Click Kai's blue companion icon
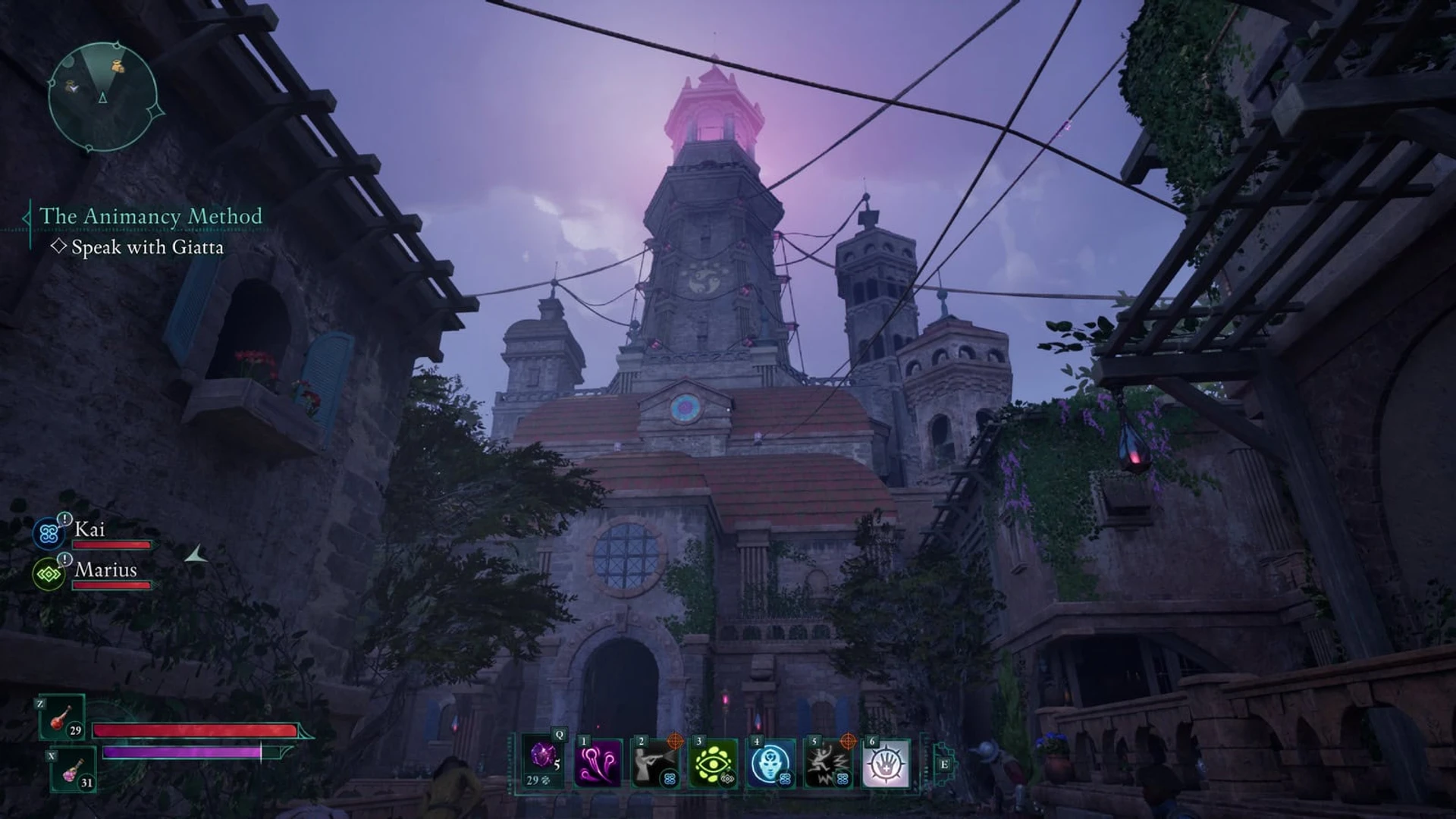Screen dimensions: 1456x819 click(49, 533)
